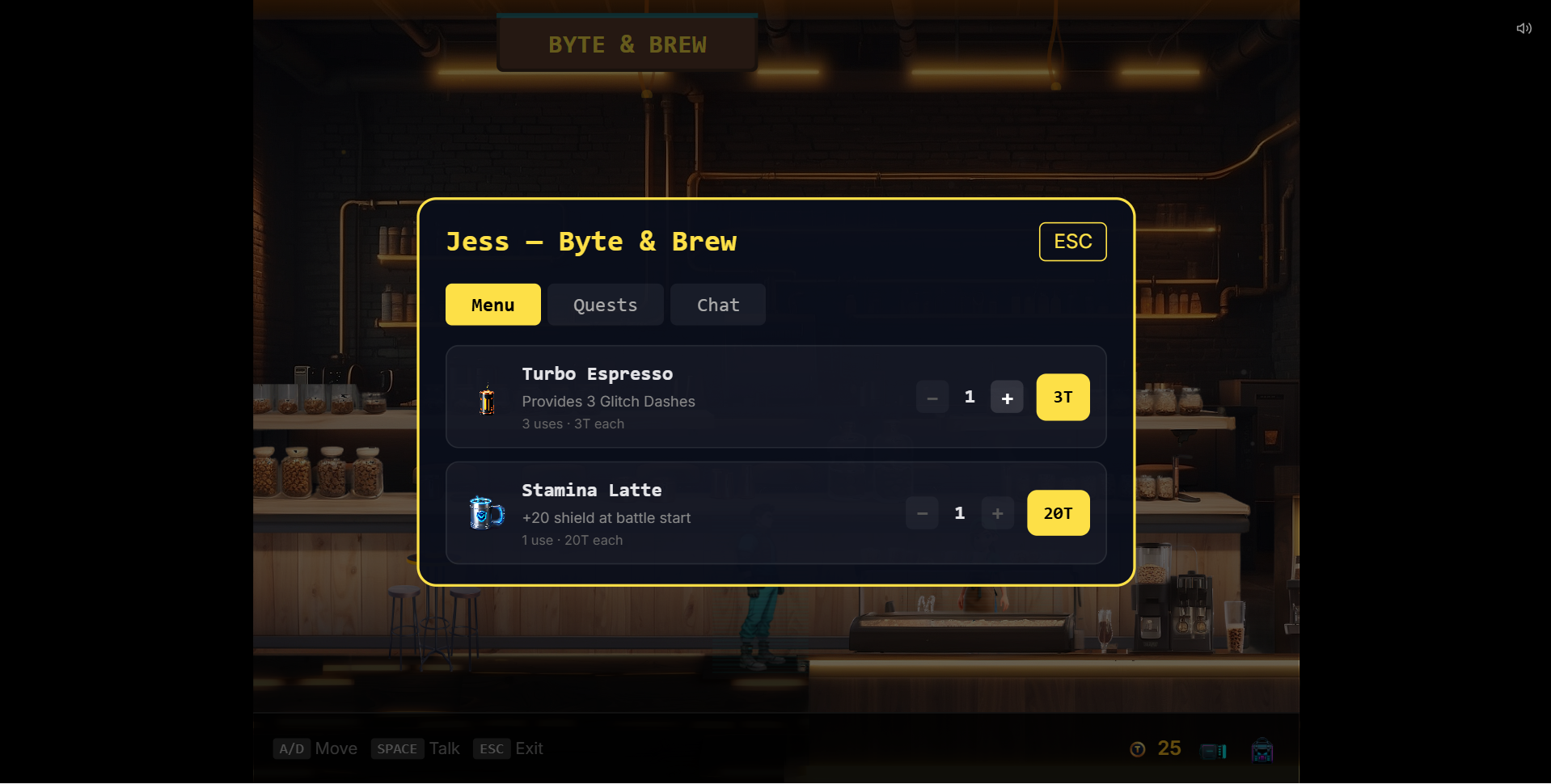Select the Menu tab
Viewport: 1551px width, 784px height.
click(492, 305)
